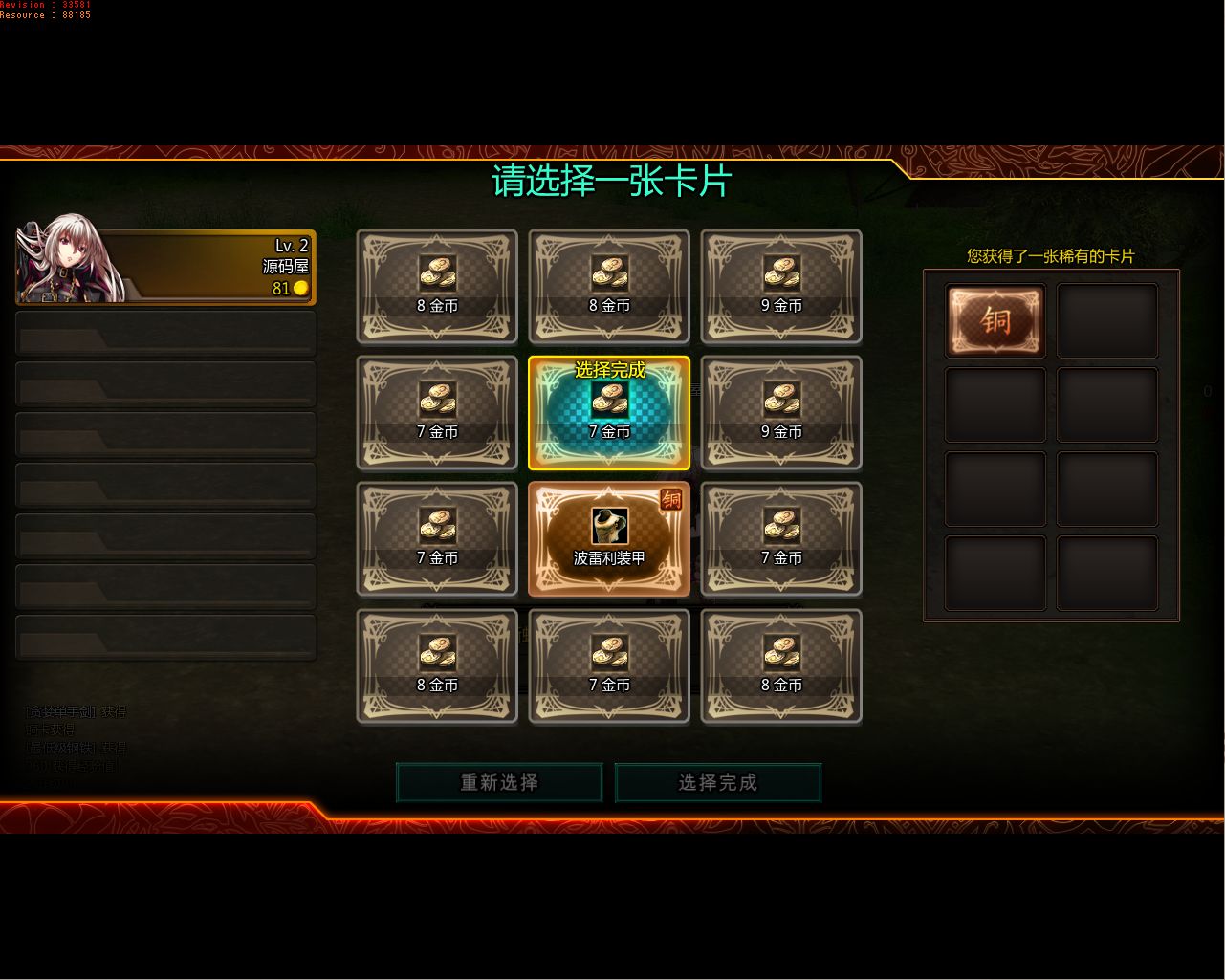Choose the 8金币 card at top left
Screen dimensions: 1225x980
(x=437, y=286)
